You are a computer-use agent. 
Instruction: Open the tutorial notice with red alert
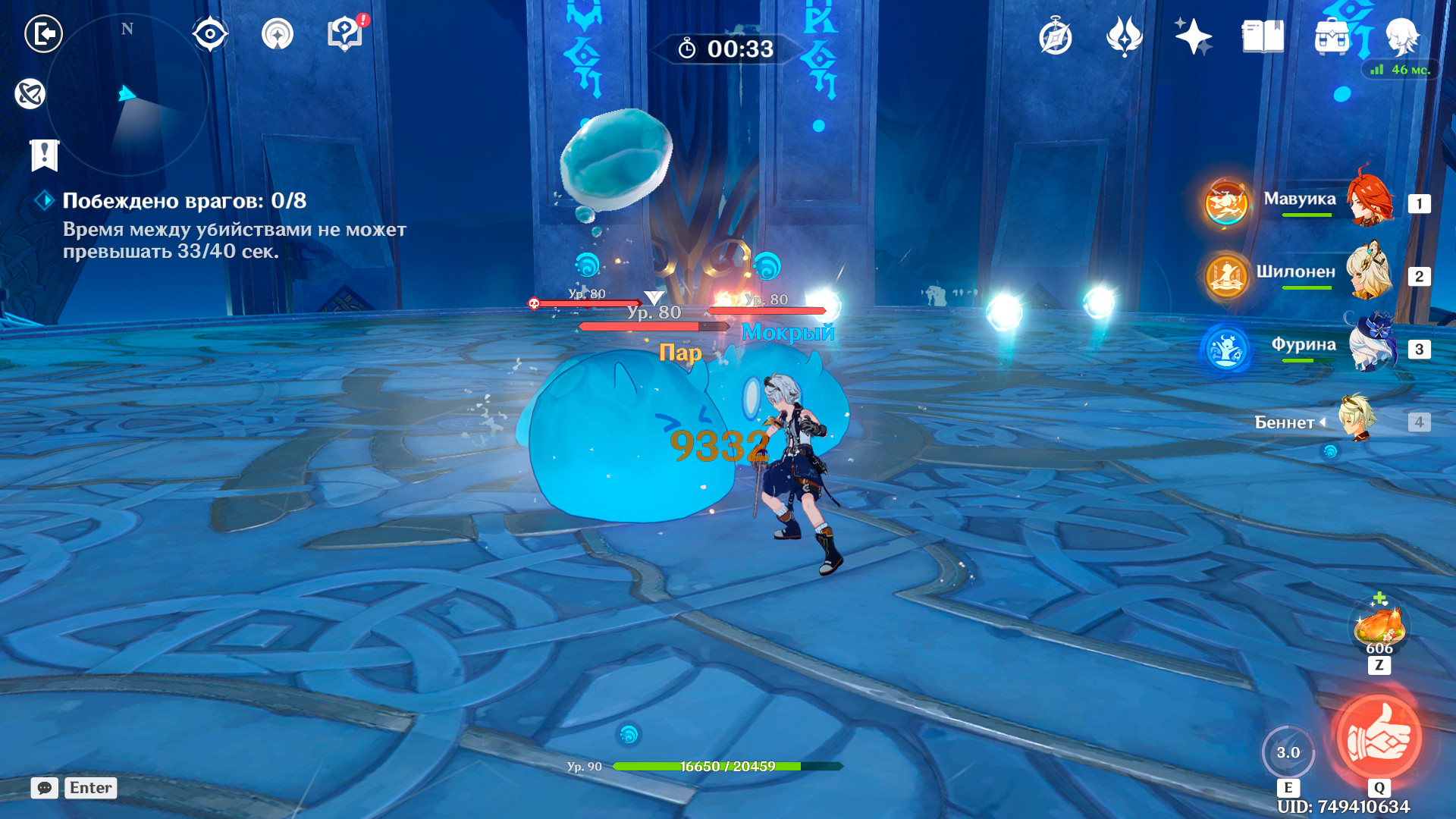tap(345, 34)
